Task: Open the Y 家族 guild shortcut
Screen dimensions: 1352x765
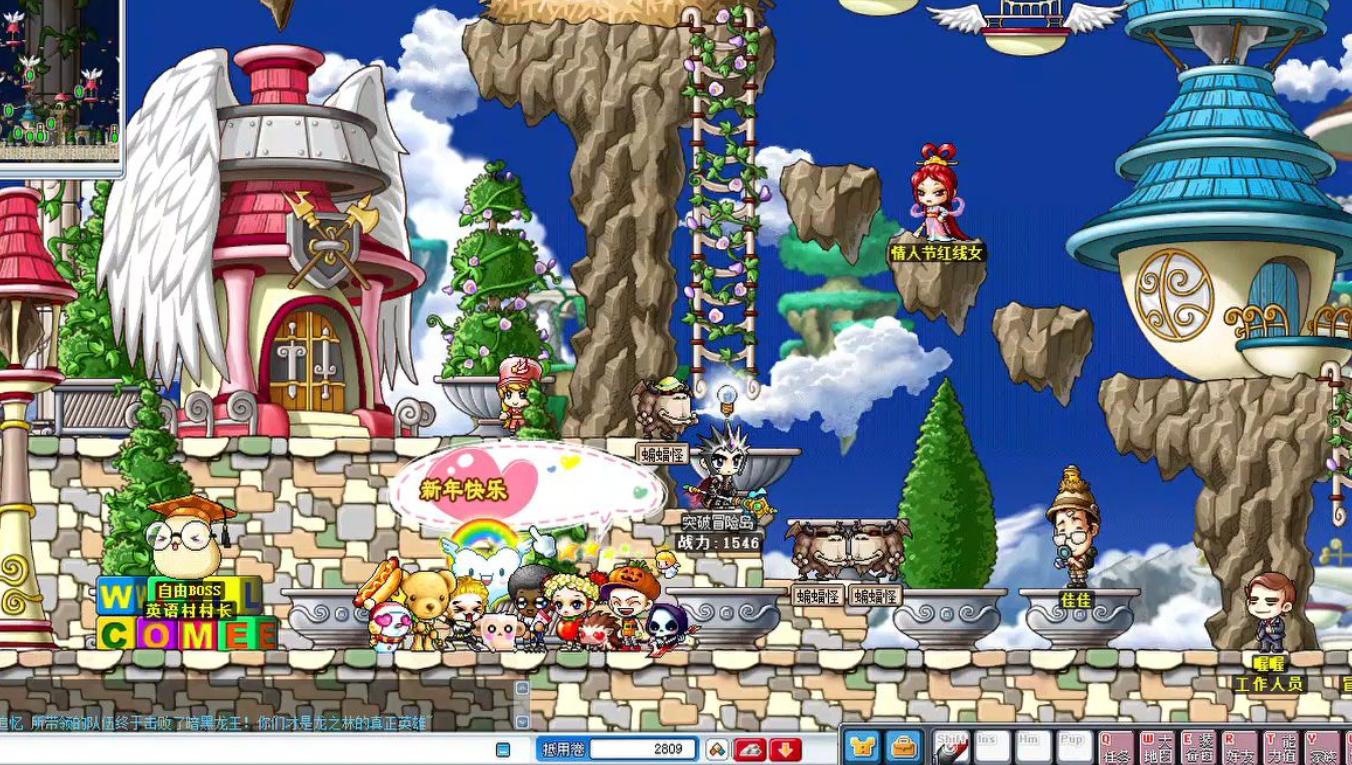Action: click(1323, 748)
